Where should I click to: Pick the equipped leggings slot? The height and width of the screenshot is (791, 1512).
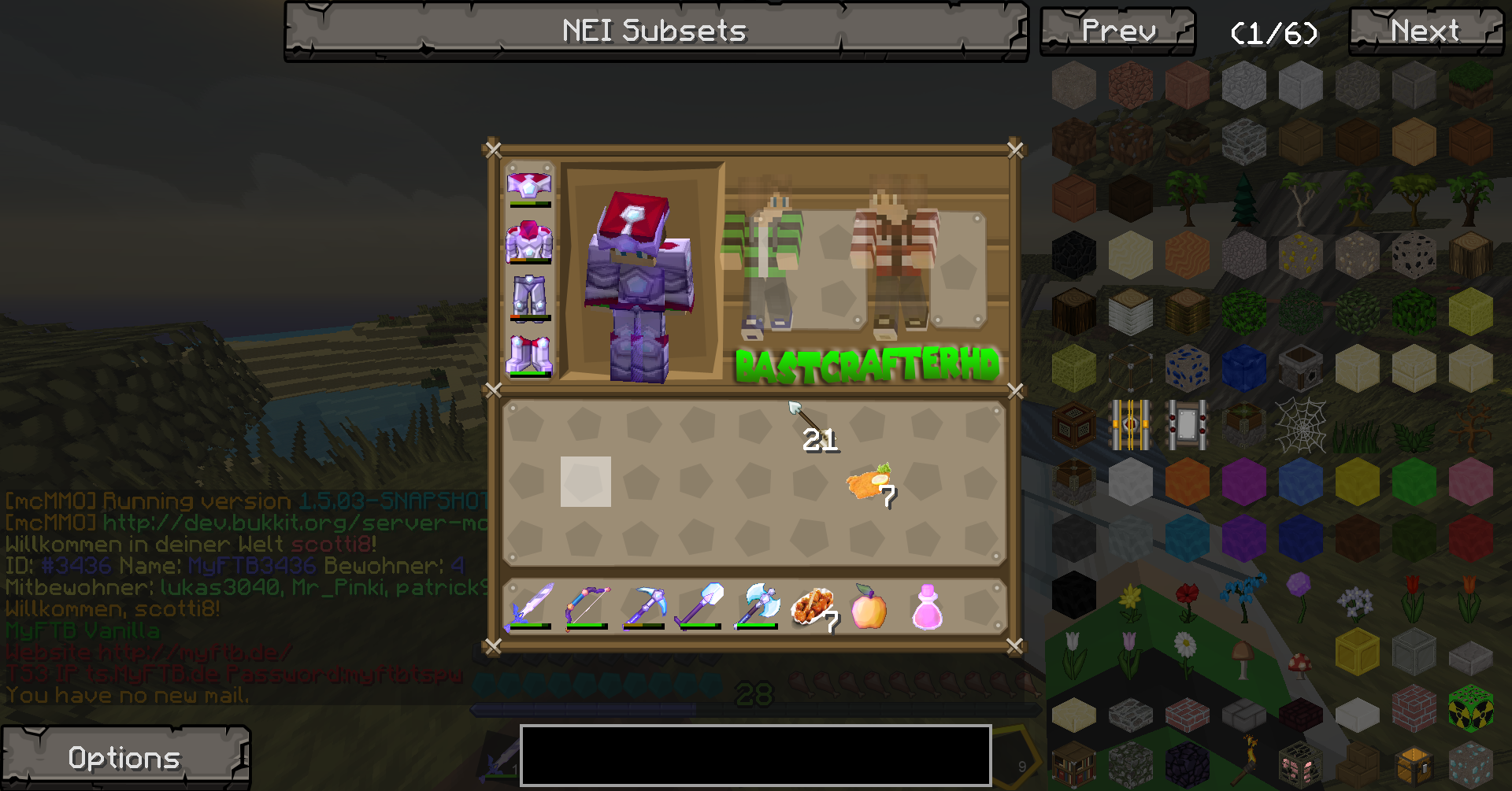(x=529, y=298)
